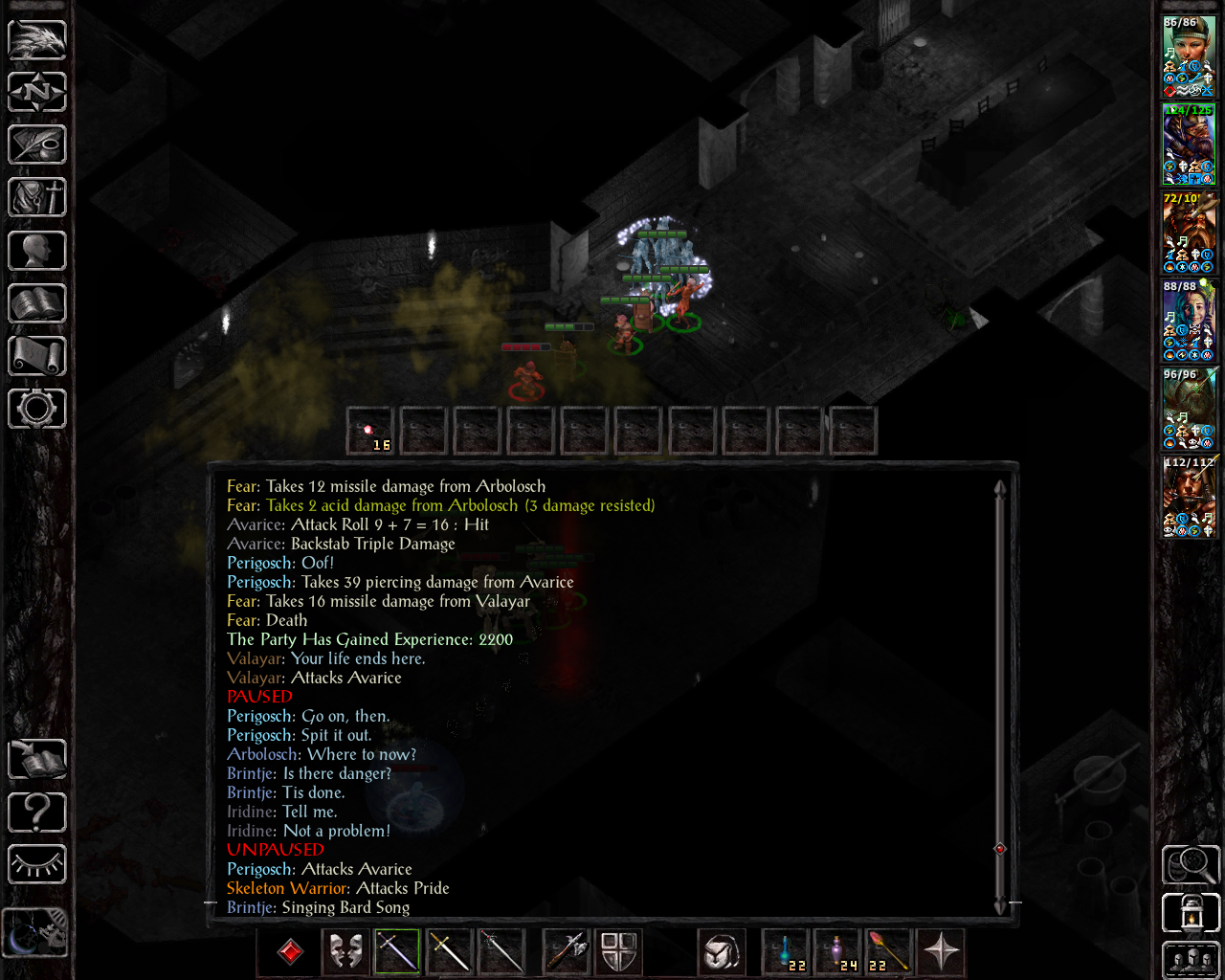
Task: Open the character record head icon
Action: point(37,251)
